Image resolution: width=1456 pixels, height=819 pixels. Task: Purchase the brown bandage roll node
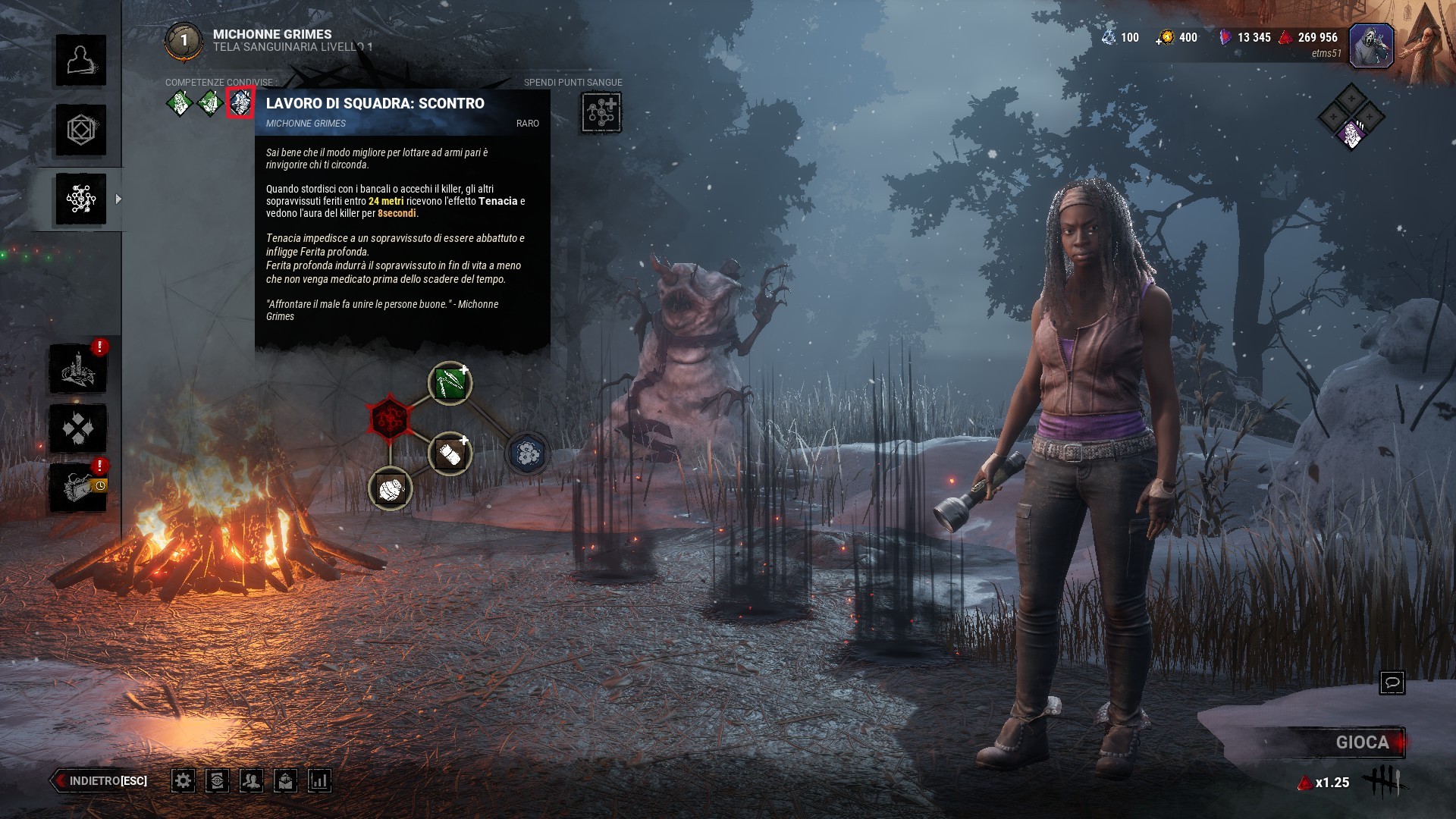[450, 454]
